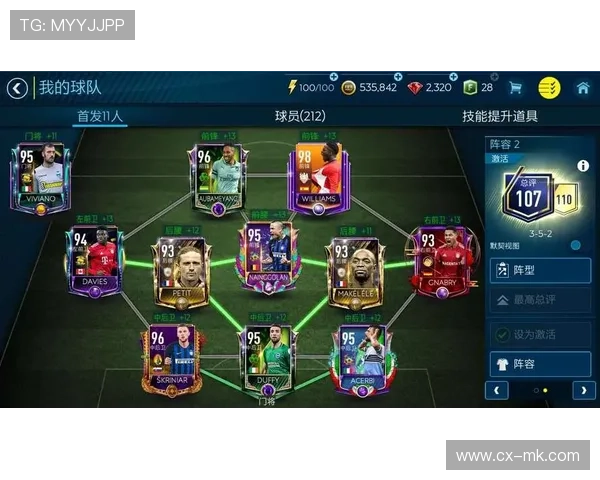Screen dimensions: 600x480
Task: Open the 球员(212) tab
Action: click(x=300, y=116)
